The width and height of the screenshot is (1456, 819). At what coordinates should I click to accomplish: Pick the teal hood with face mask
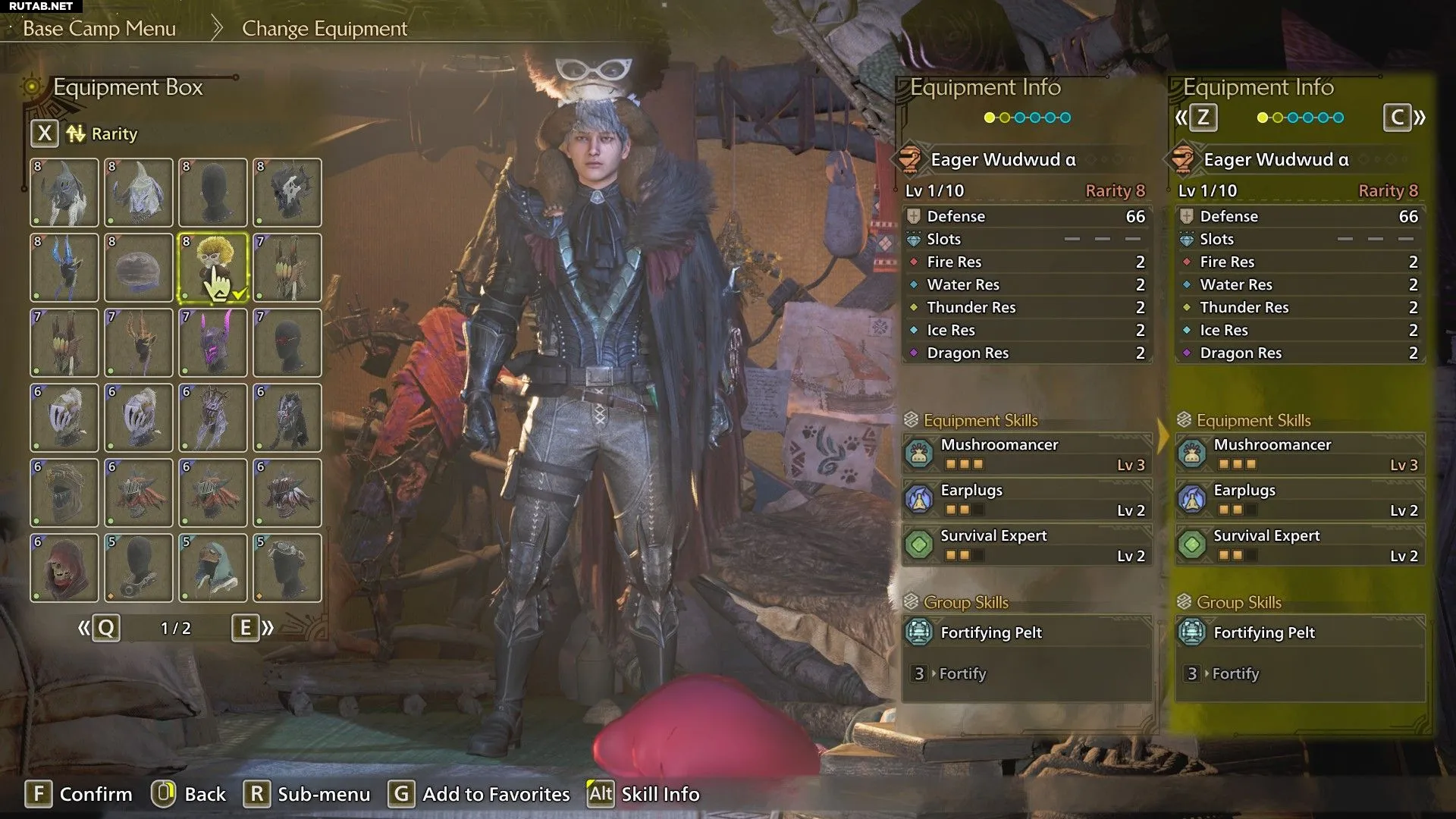click(213, 567)
